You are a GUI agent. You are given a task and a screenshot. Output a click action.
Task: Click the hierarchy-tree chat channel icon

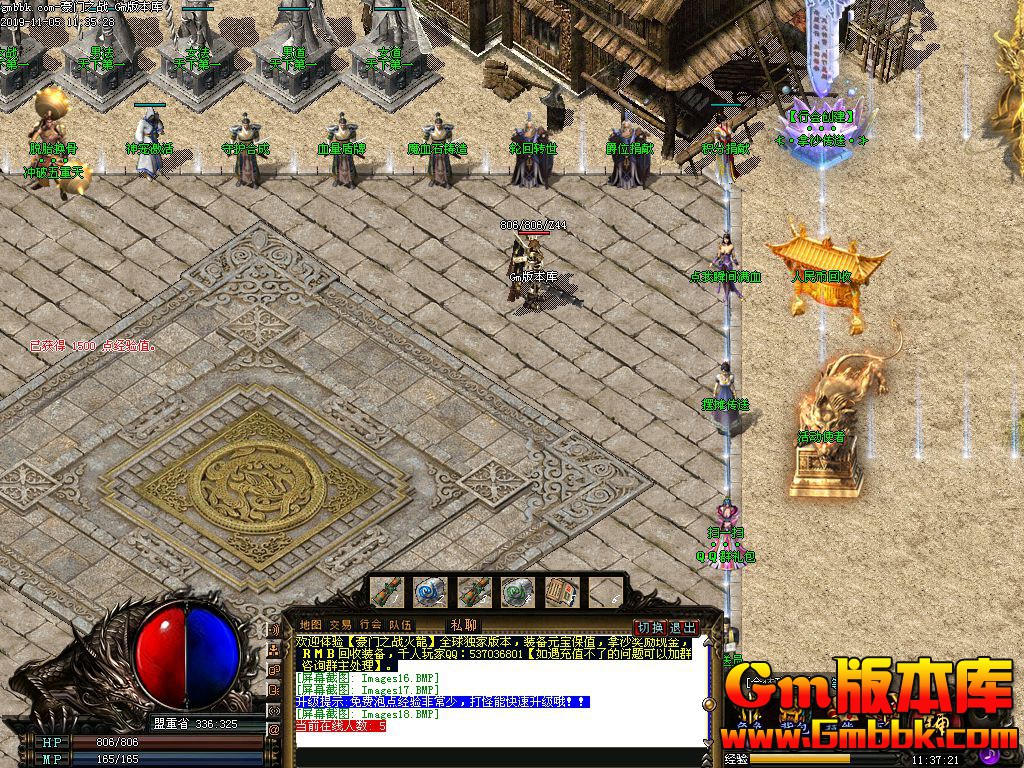(x=274, y=650)
